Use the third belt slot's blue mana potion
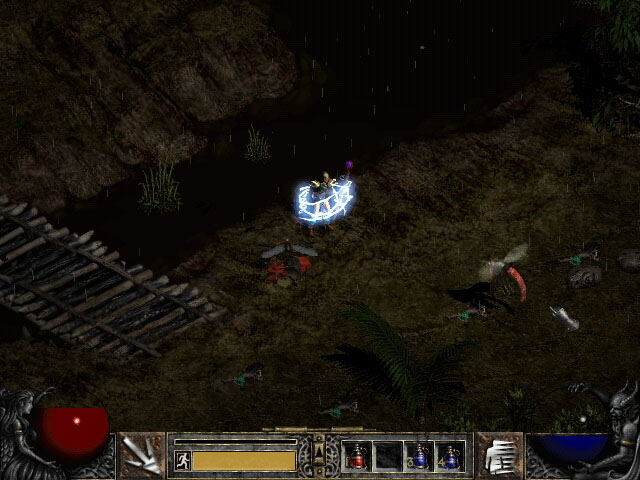Screen dimensions: 640x480 pyautogui.click(x=419, y=456)
